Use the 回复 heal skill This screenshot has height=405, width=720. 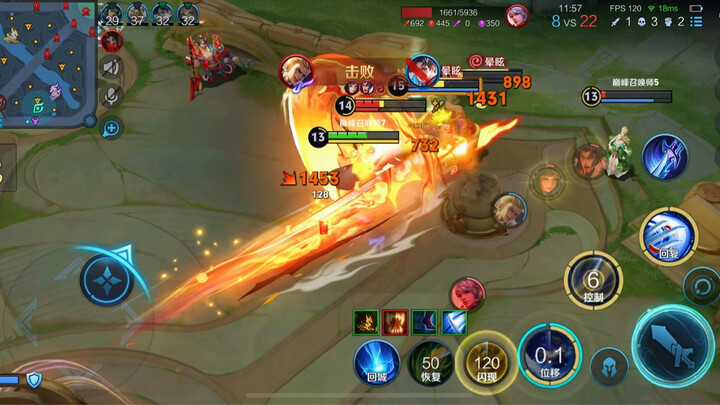tap(667, 238)
